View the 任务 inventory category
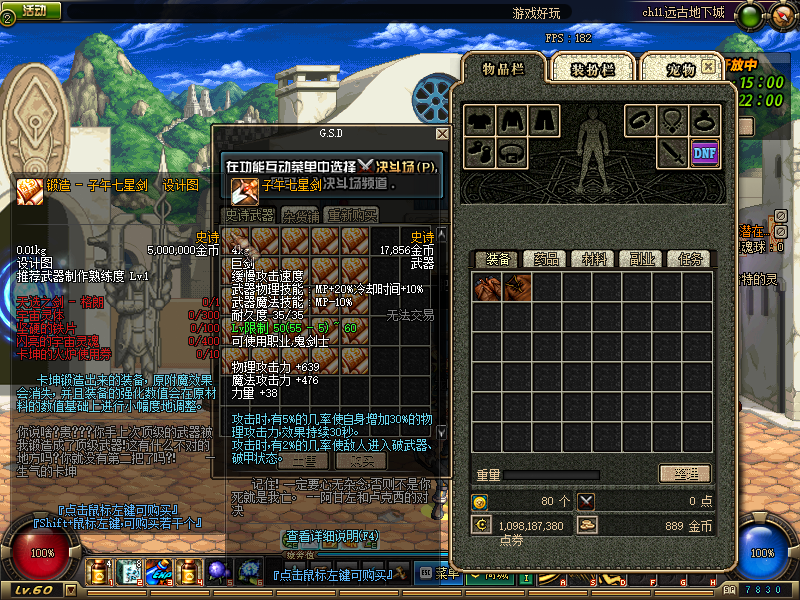 (x=688, y=259)
